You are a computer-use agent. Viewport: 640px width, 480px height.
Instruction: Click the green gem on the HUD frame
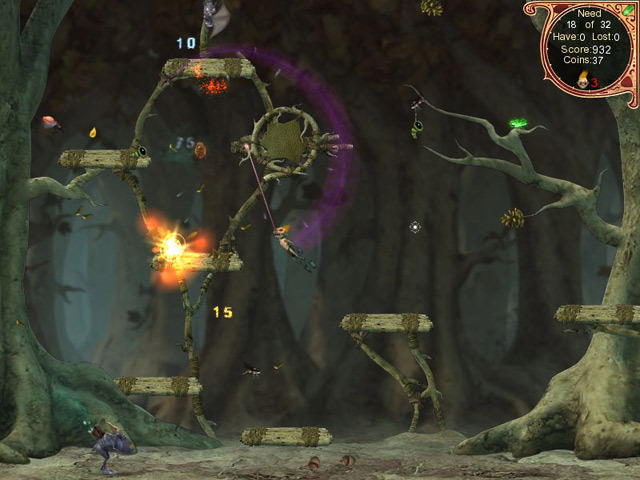coord(628,9)
